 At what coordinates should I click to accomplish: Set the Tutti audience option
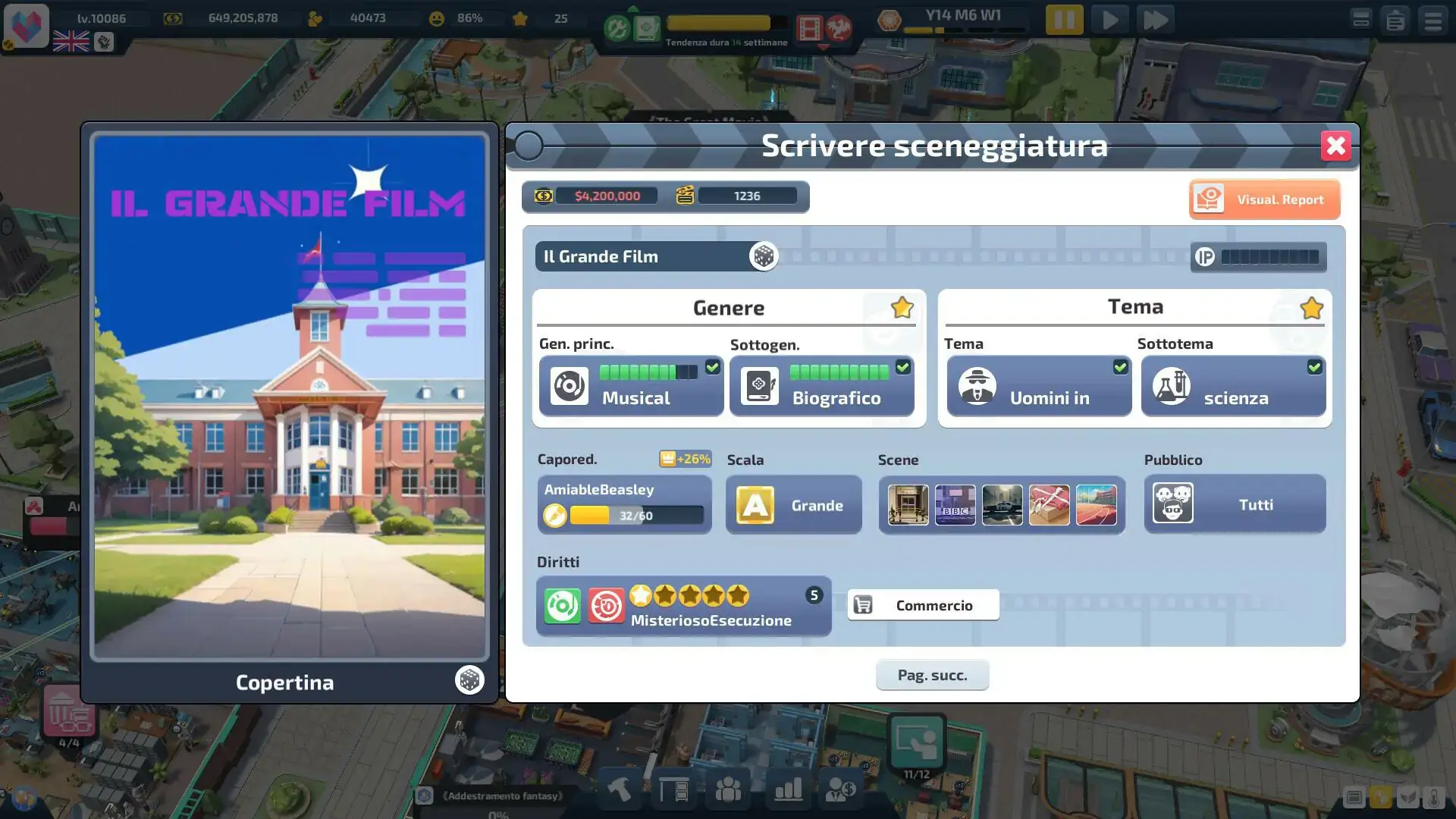coord(1235,504)
